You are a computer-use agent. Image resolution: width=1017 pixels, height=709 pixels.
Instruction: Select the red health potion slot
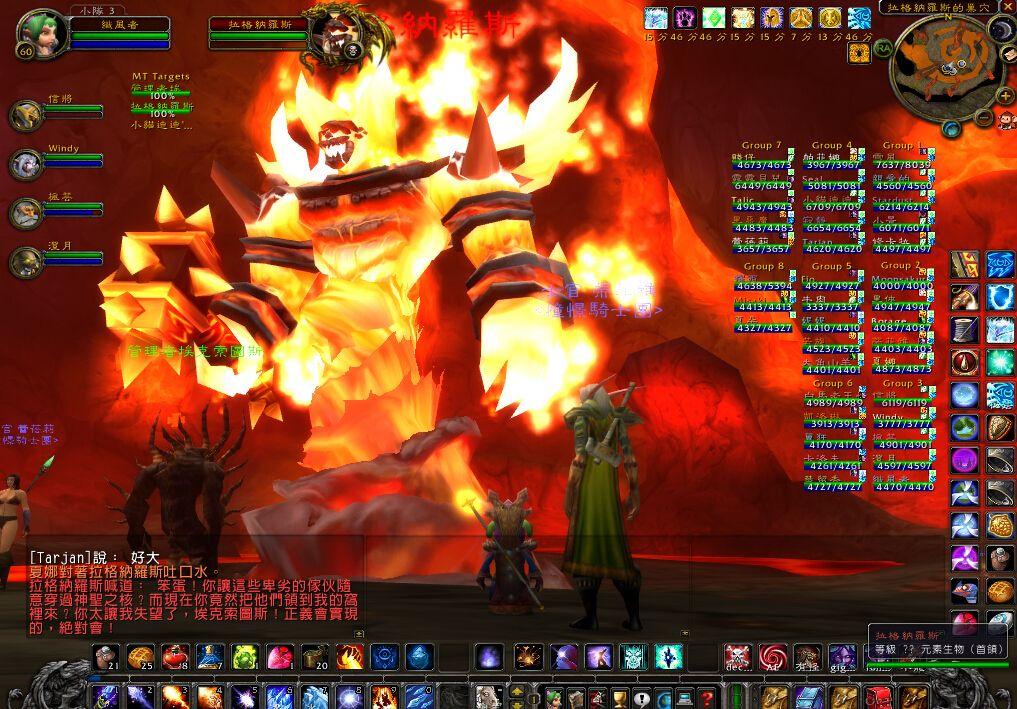point(174,656)
